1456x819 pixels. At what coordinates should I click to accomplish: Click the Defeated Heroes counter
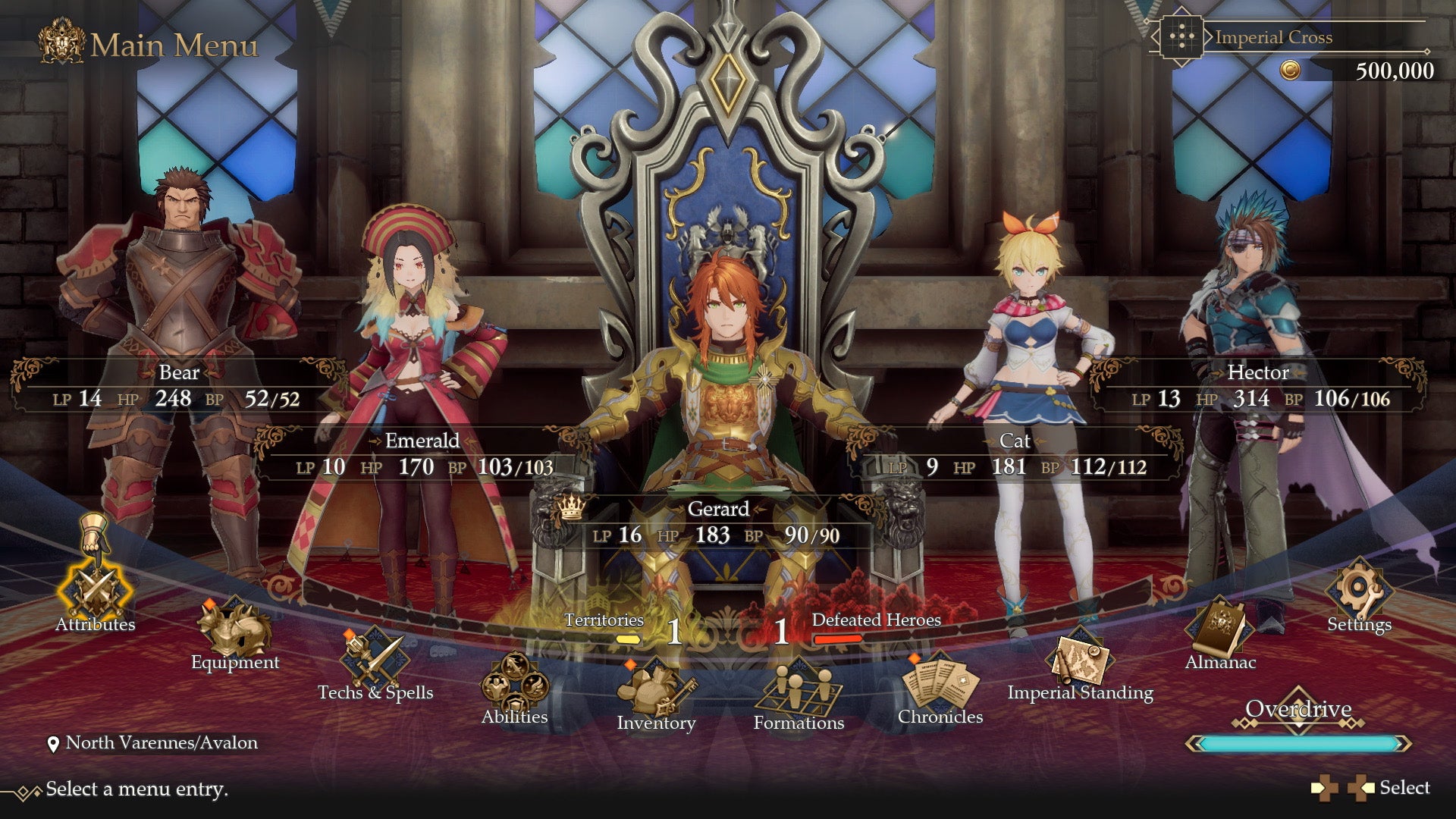876,620
